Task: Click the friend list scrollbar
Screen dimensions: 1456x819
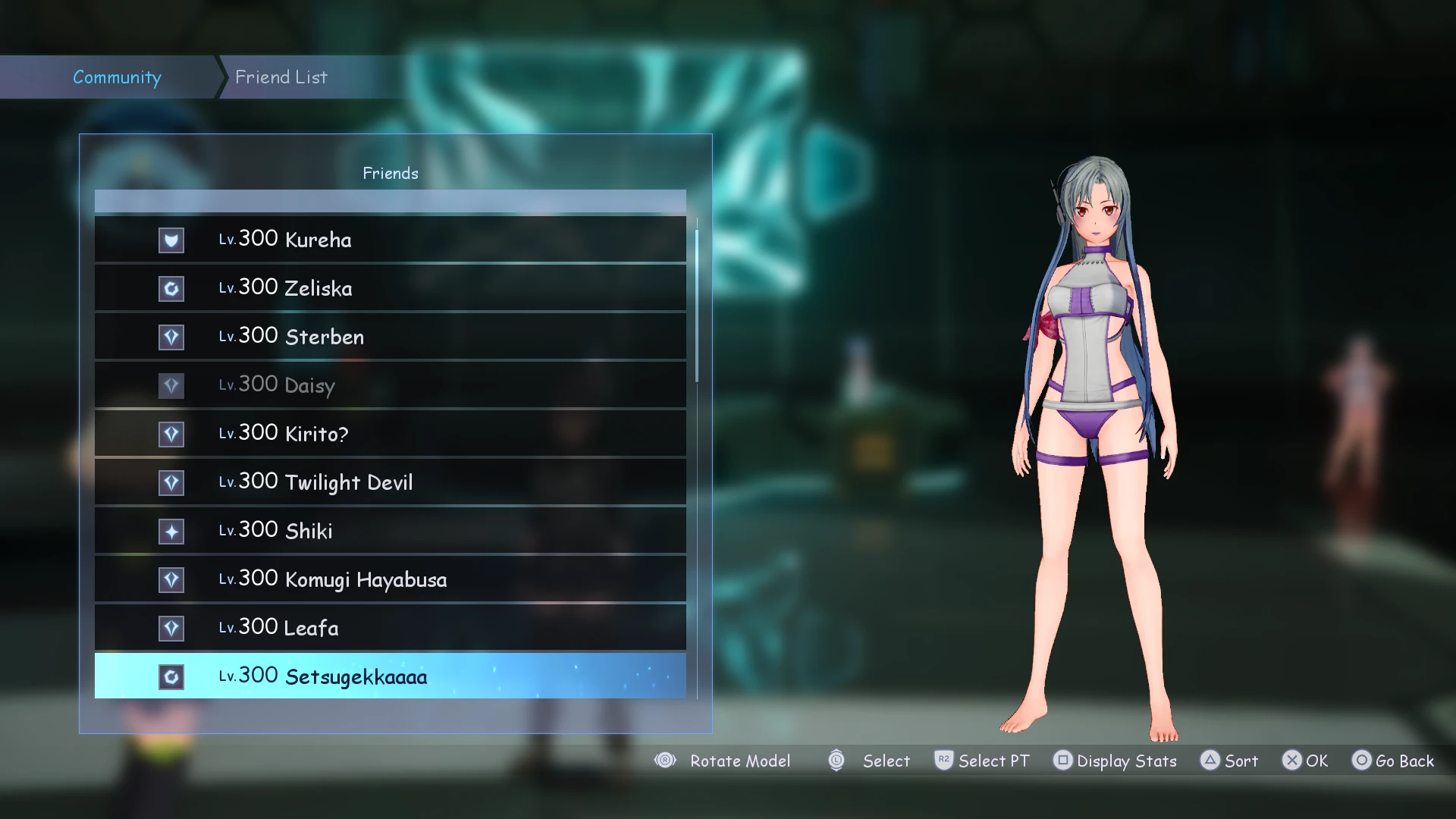Action: pos(697,303)
